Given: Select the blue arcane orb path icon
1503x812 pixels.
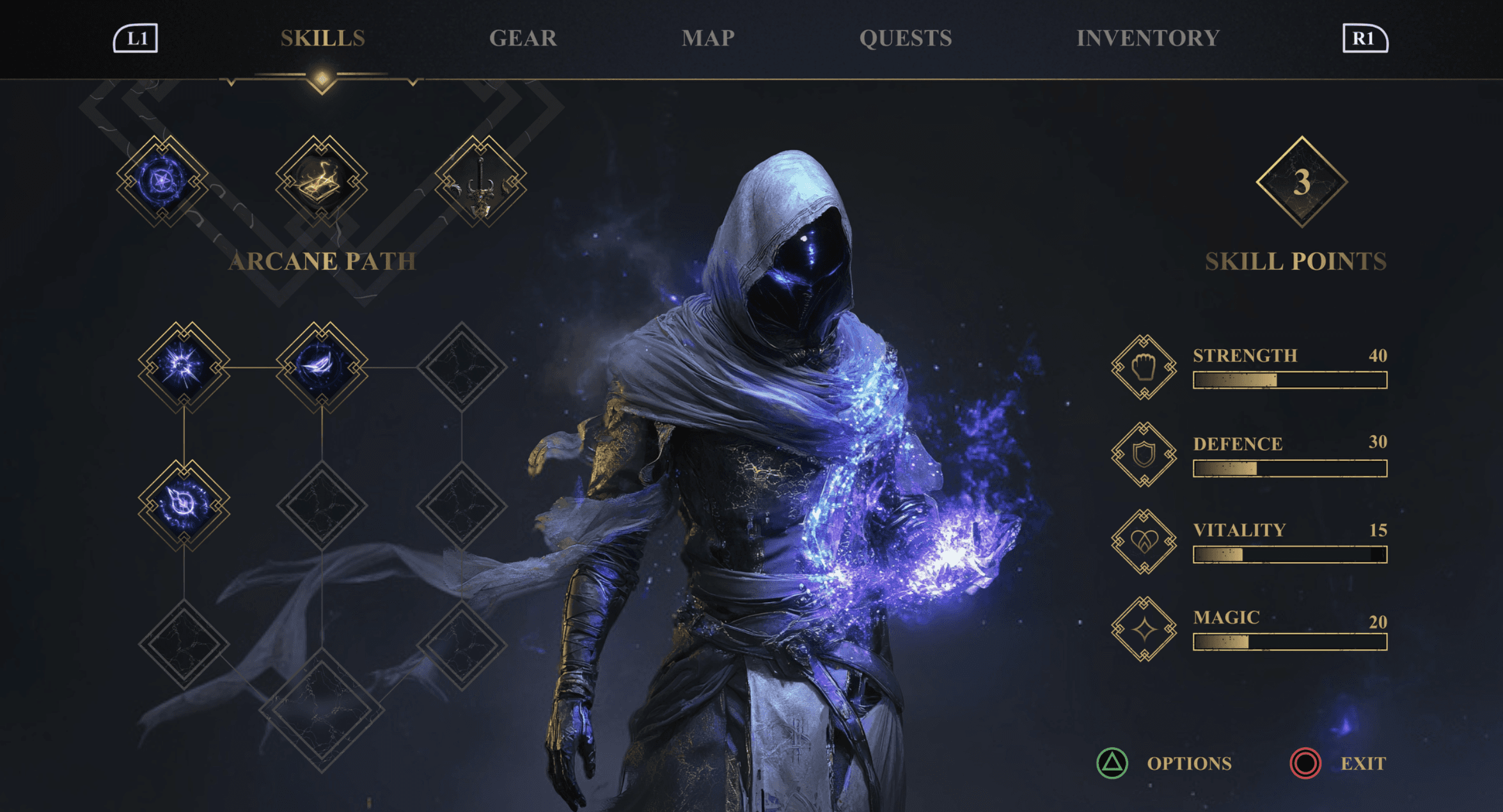Looking at the screenshot, I should [x=162, y=181].
